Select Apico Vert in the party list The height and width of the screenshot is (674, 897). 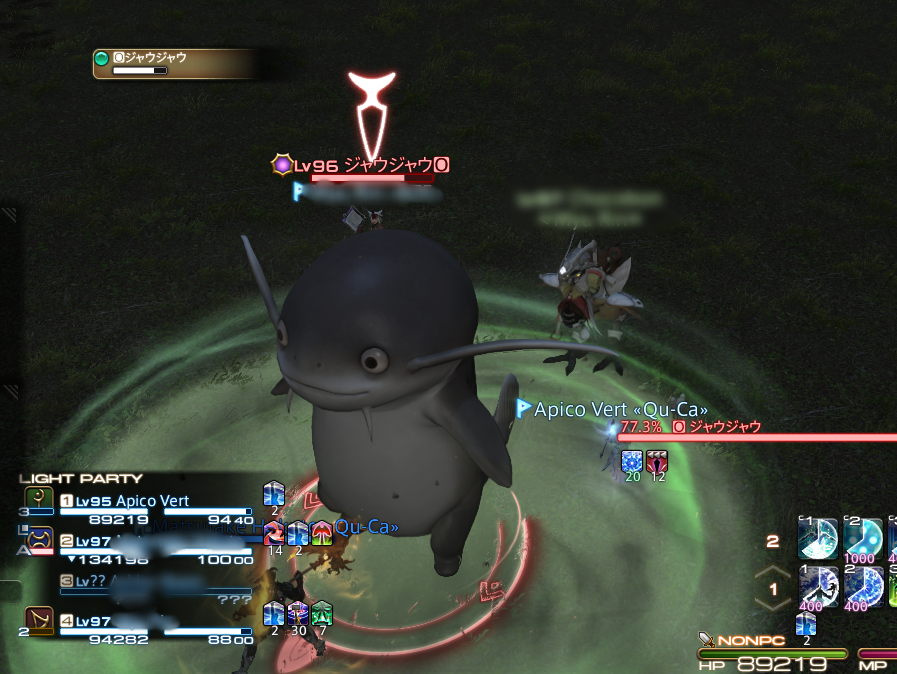150,502
